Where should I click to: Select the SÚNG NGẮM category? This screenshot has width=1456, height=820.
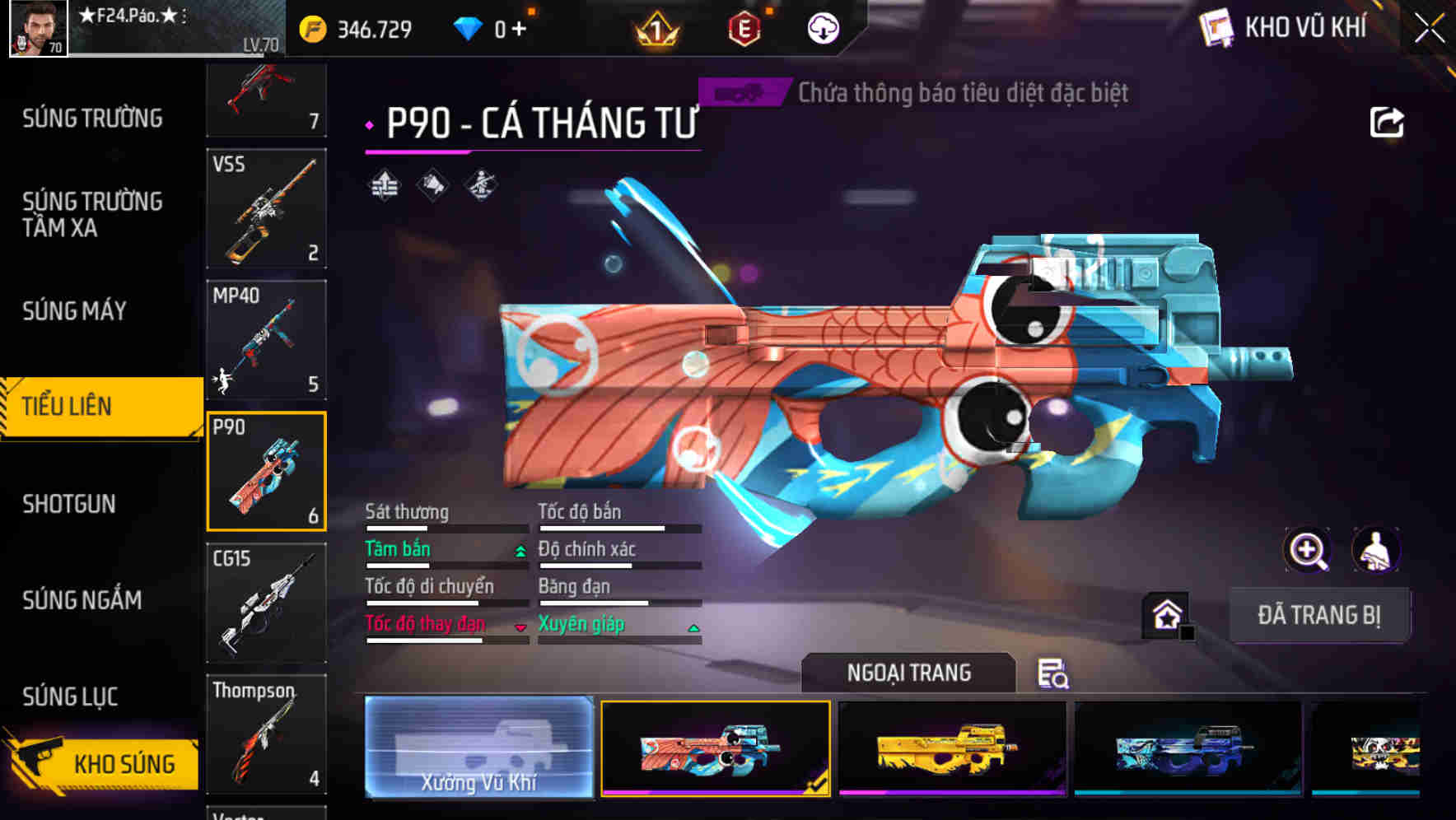(82, 600)
